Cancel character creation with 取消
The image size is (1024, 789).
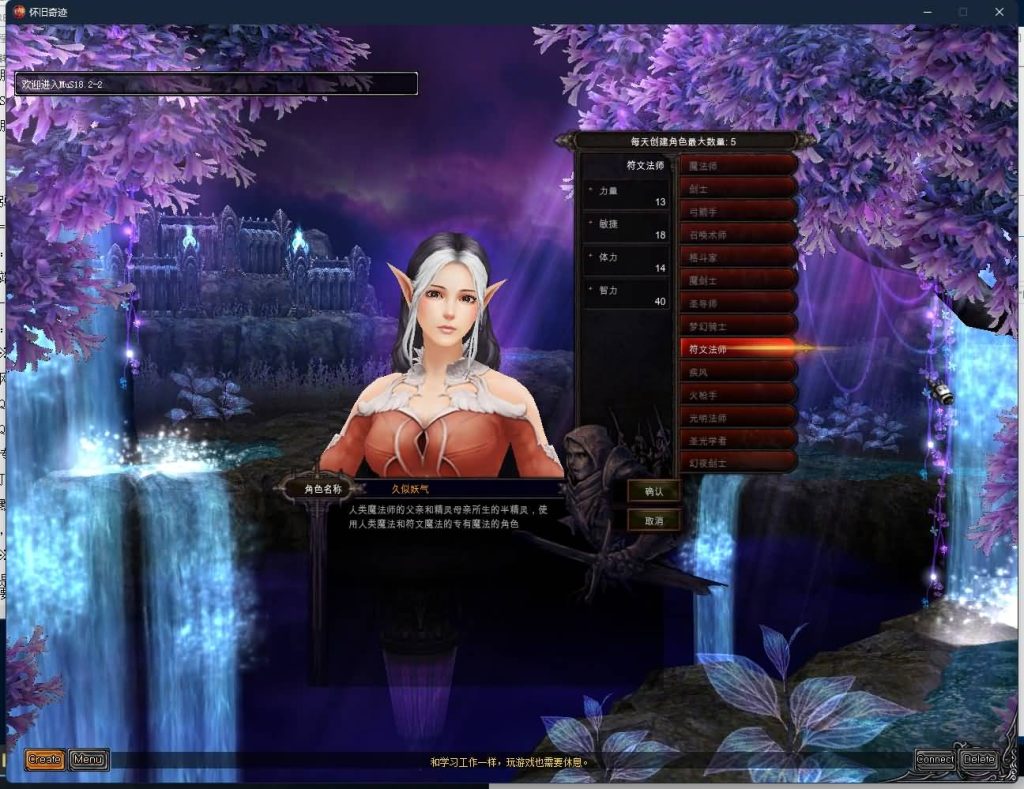click(654, 520)
